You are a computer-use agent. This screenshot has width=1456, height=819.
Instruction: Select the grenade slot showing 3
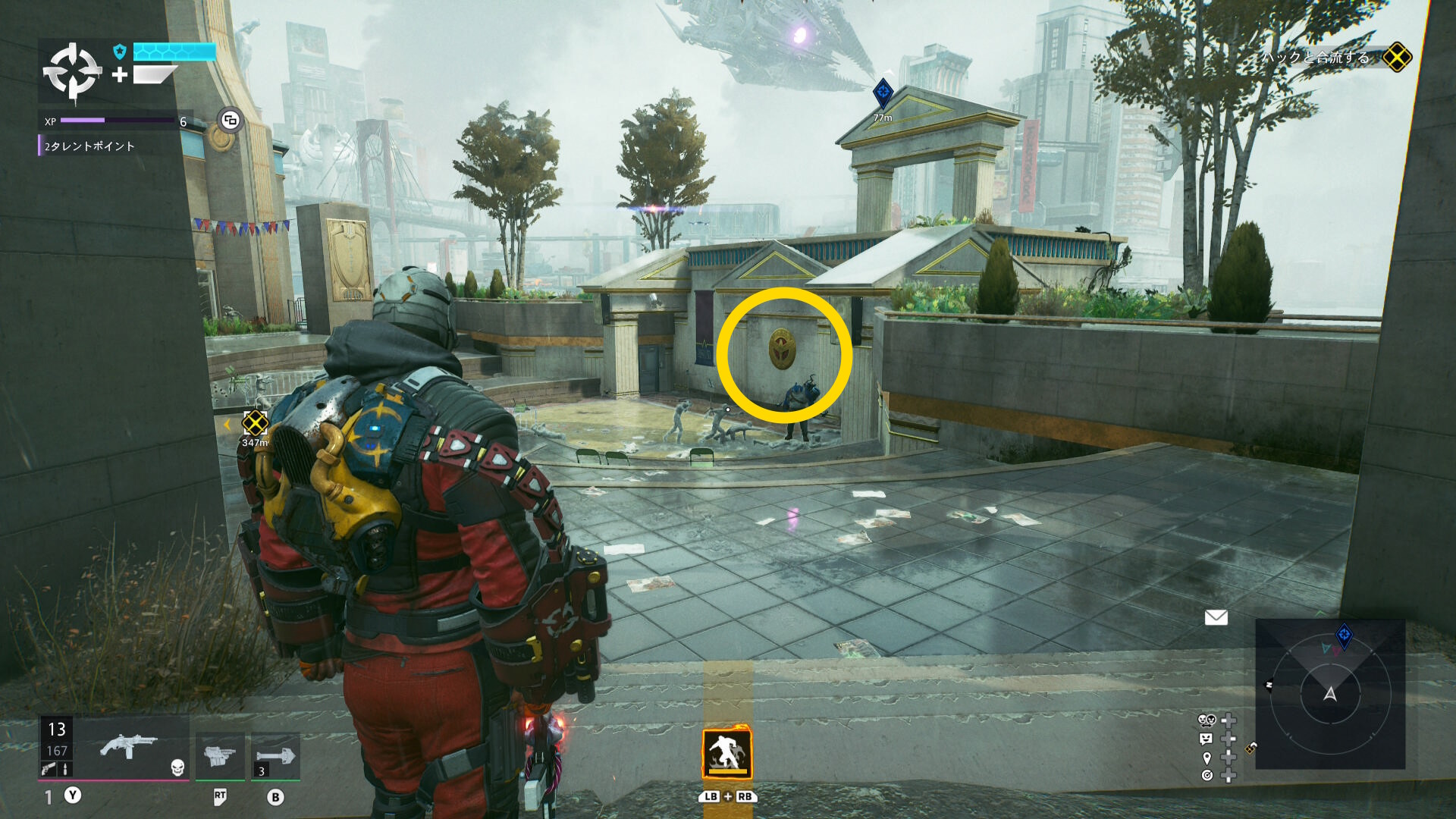click(275, 757)
